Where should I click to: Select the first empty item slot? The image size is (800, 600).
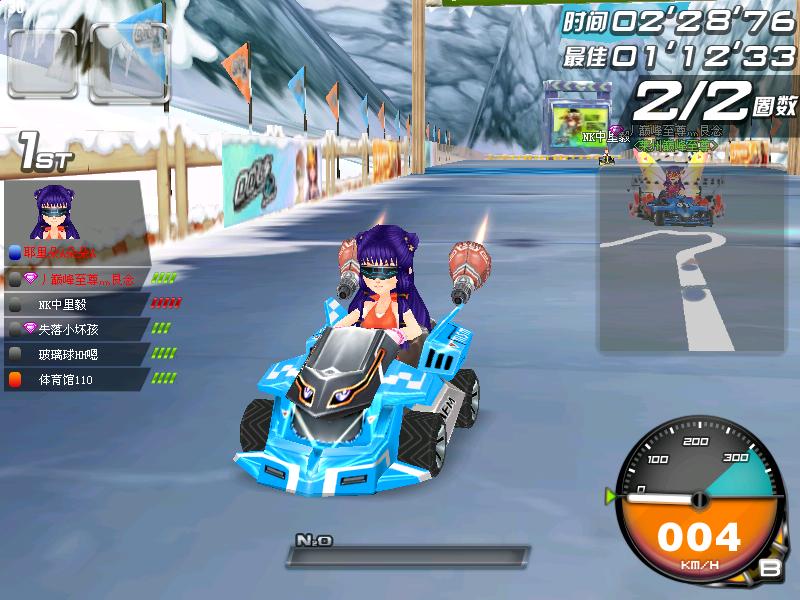[42, 63]
